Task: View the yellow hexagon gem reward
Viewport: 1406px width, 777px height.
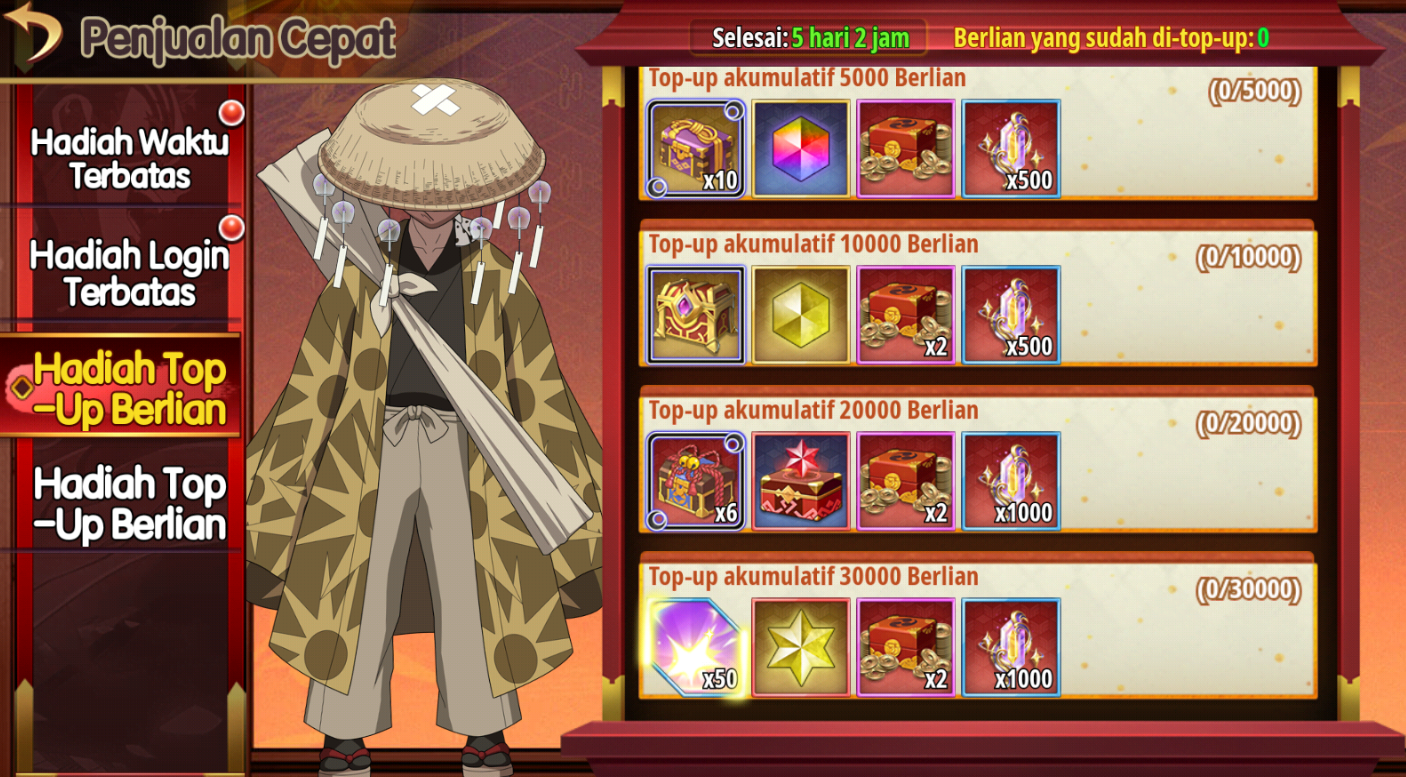Action: 801,315
